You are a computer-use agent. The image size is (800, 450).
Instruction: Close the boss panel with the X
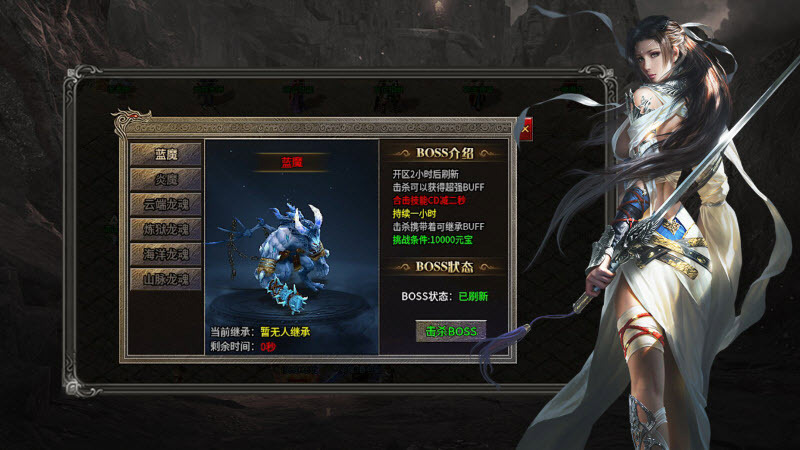[524, 128]
